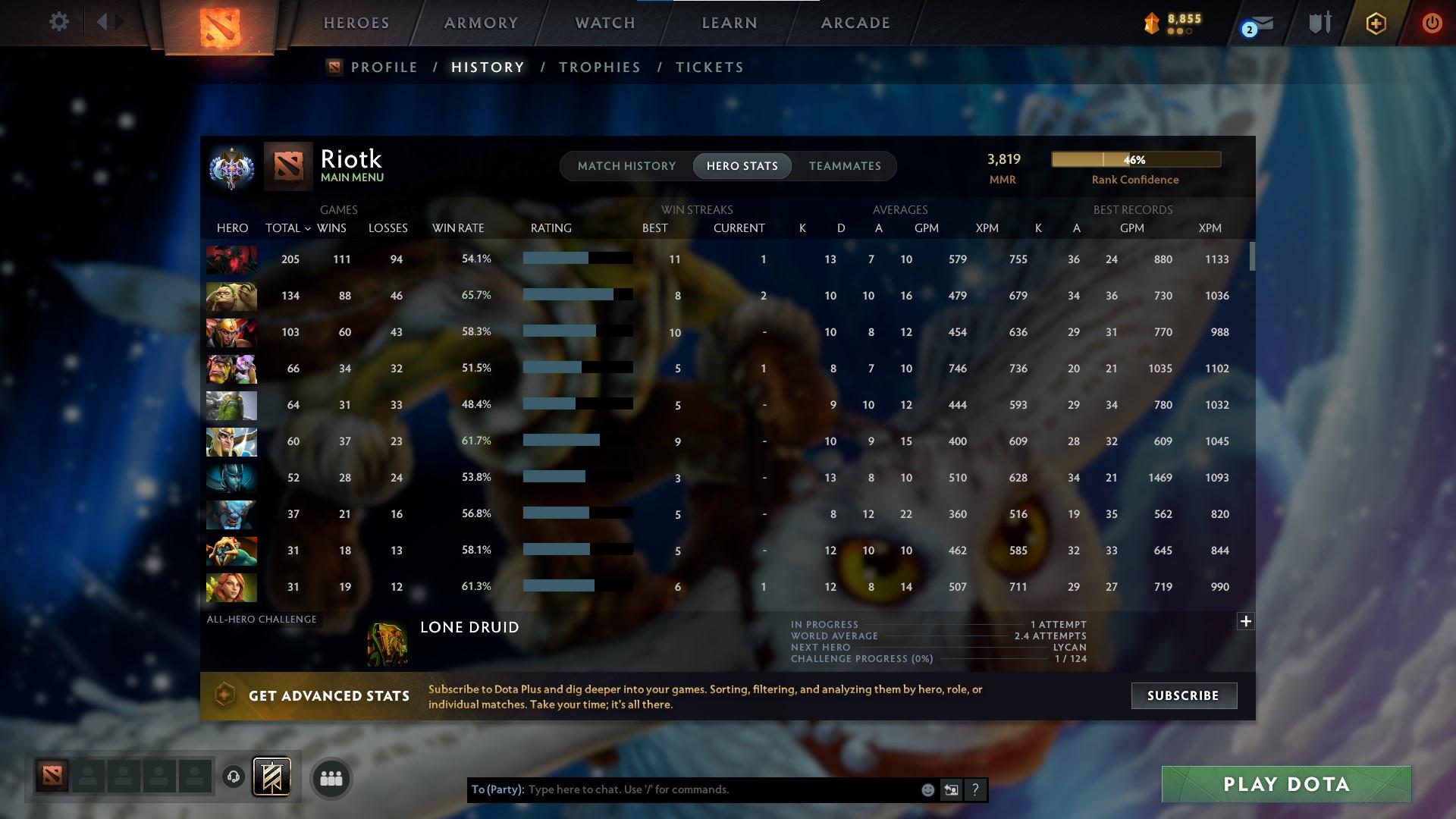Open the unread mail notifications envelope
Image resolution: width=1456 pixels, height=819 pixels.
coord(1255,24)
